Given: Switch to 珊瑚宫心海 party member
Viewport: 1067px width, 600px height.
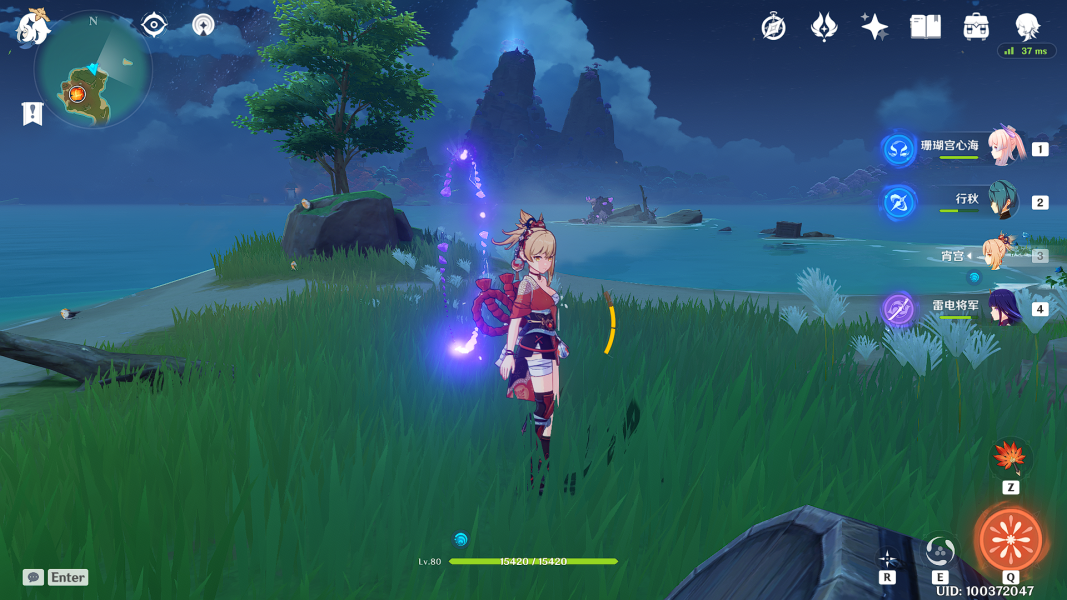Looking at the screenshot, I should pyautogui.click(x=1003, y=148).
